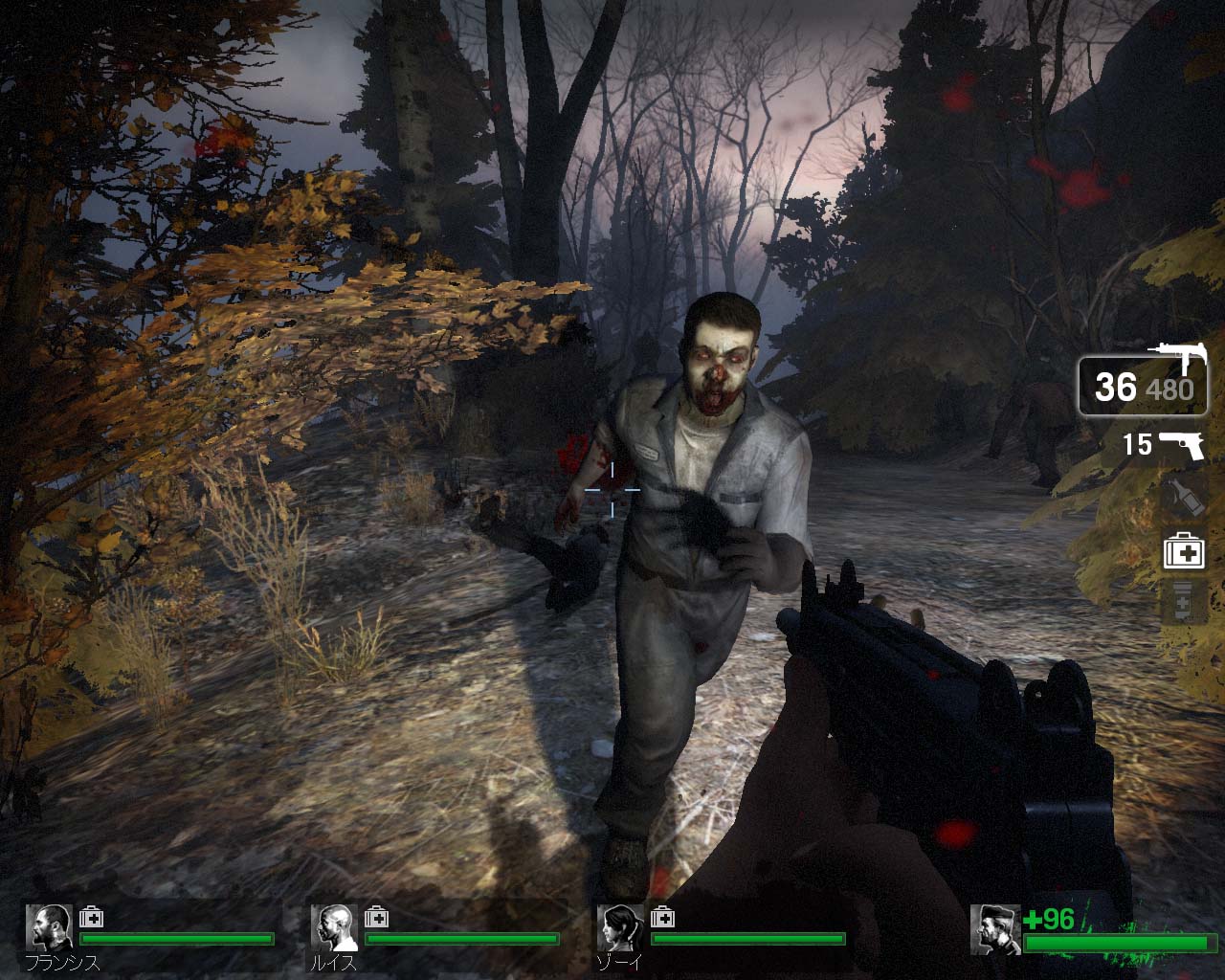Click your own survivor portrait beside +96
The height and width of the screenshot is (980, 1225).
994,929
